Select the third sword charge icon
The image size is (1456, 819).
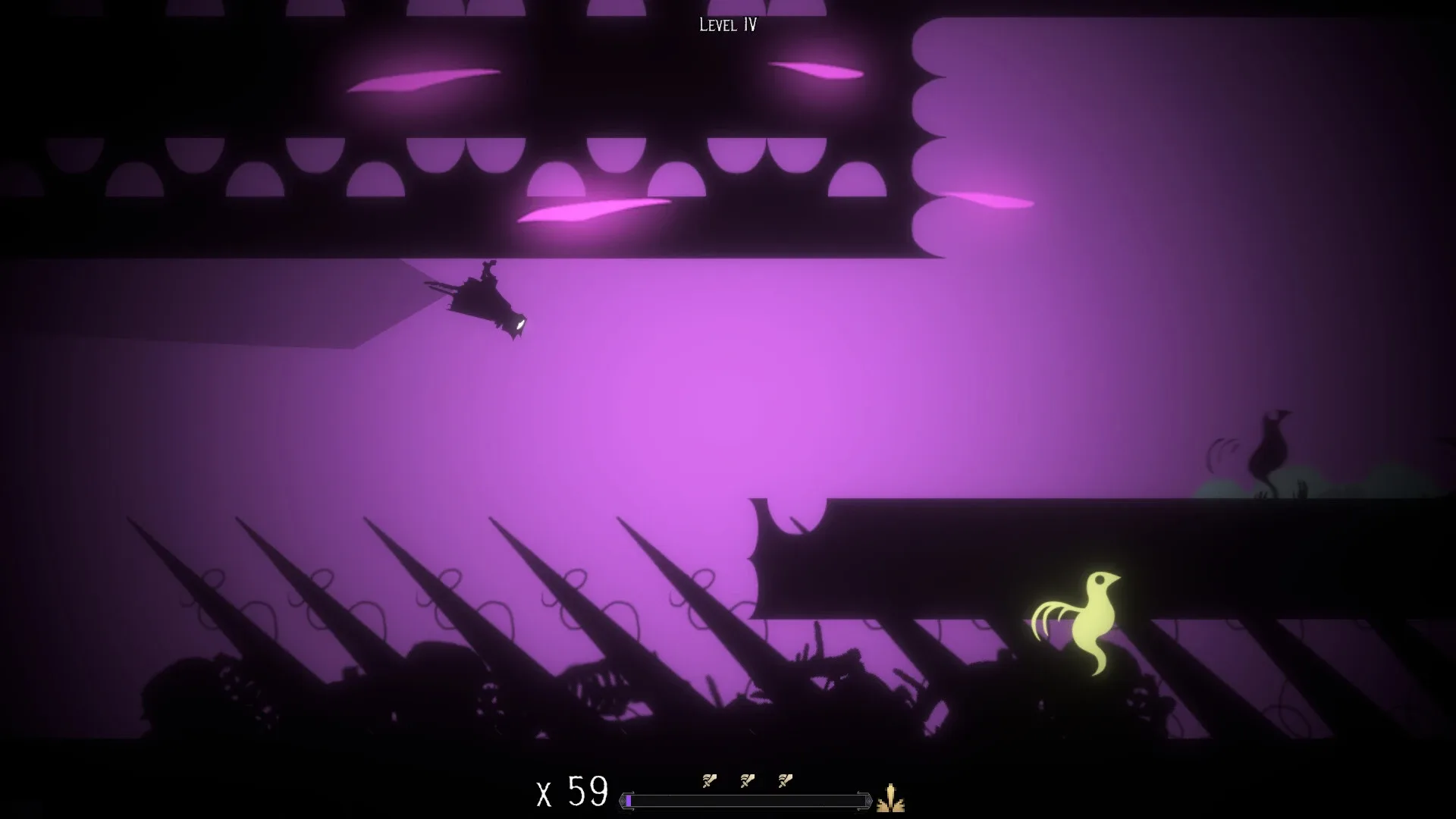coord(785,781)
